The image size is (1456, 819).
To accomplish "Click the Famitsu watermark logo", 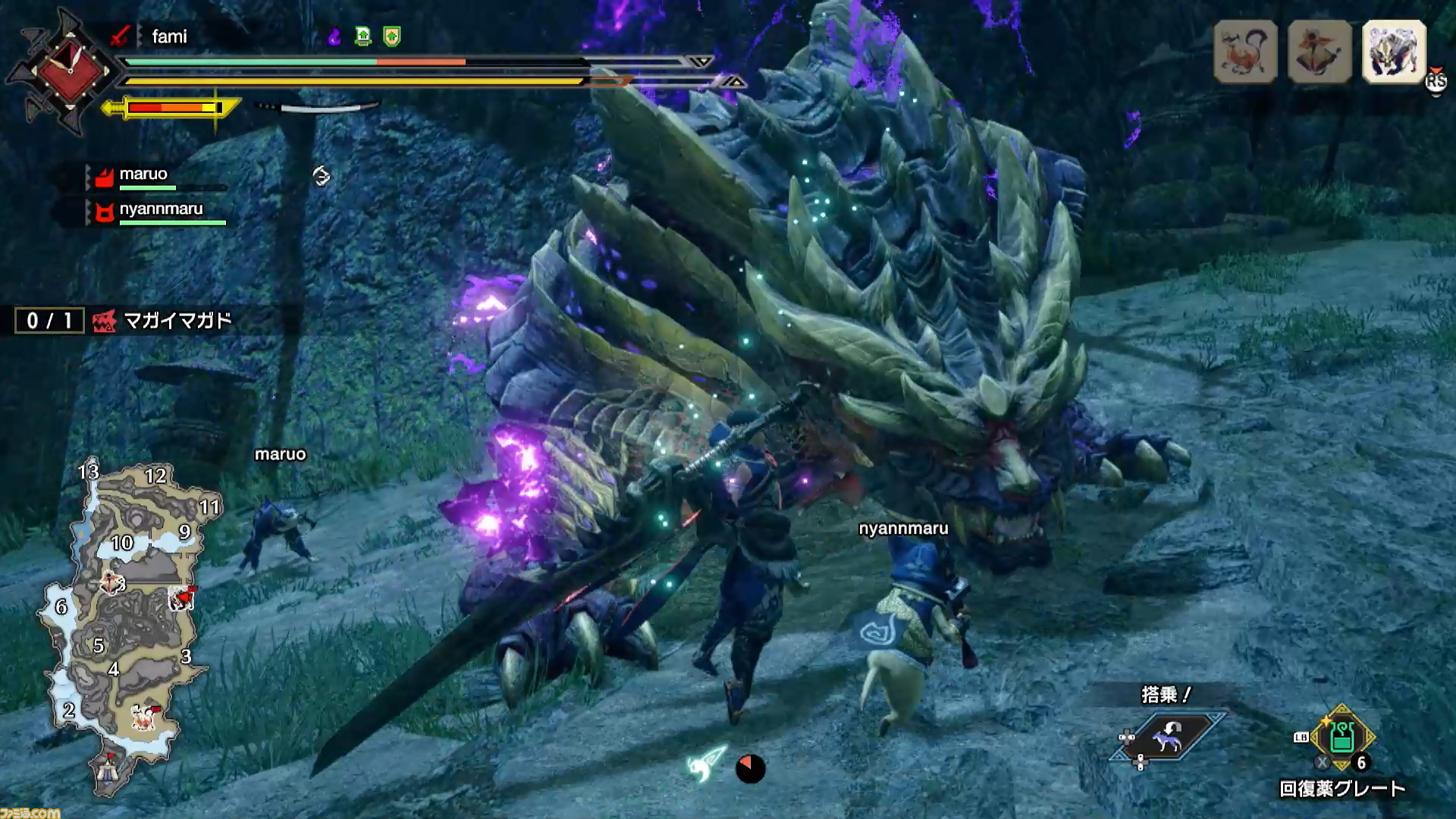I will coord(30,812).
